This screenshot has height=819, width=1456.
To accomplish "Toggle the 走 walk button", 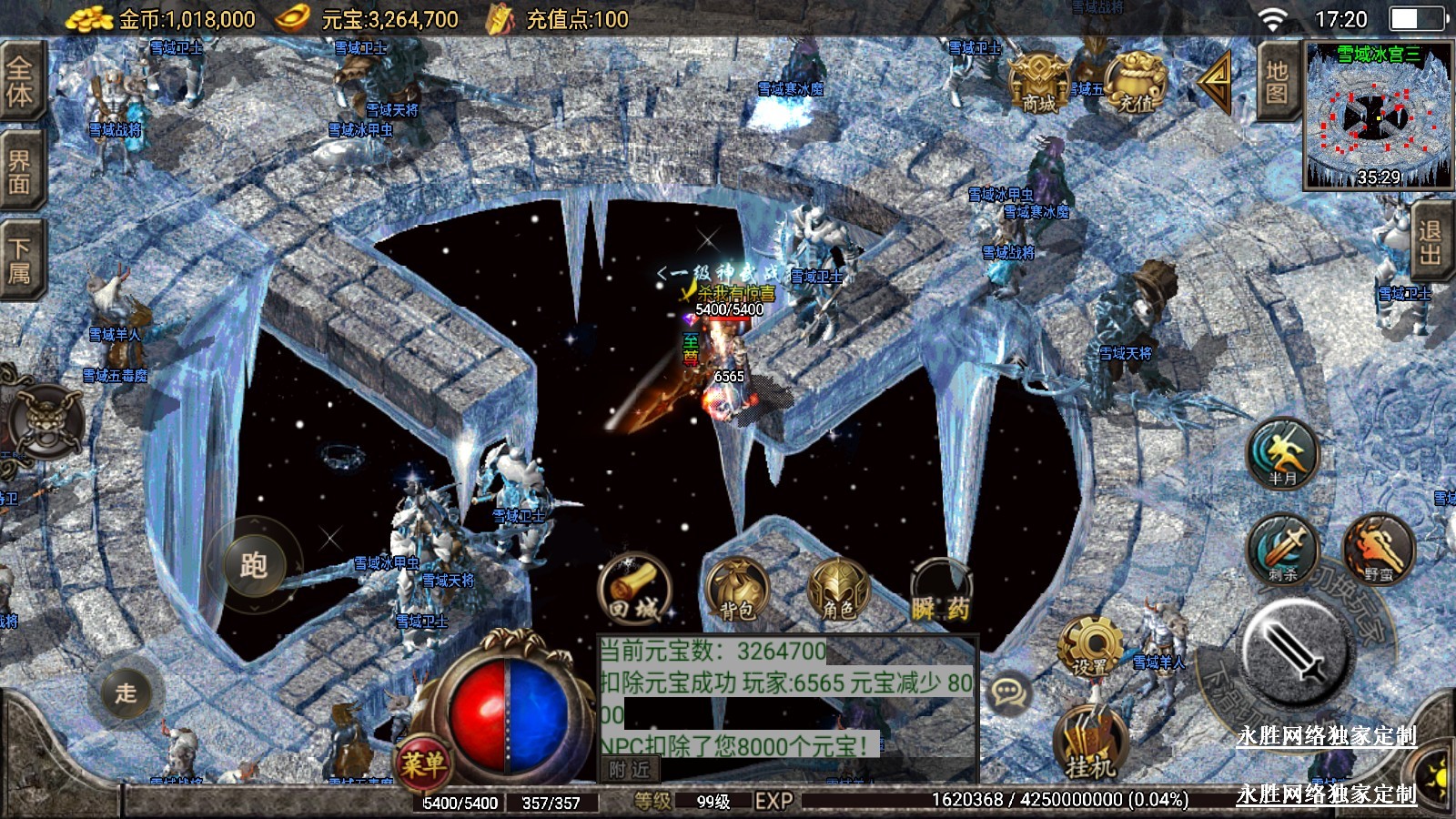I will click(126, 693).
